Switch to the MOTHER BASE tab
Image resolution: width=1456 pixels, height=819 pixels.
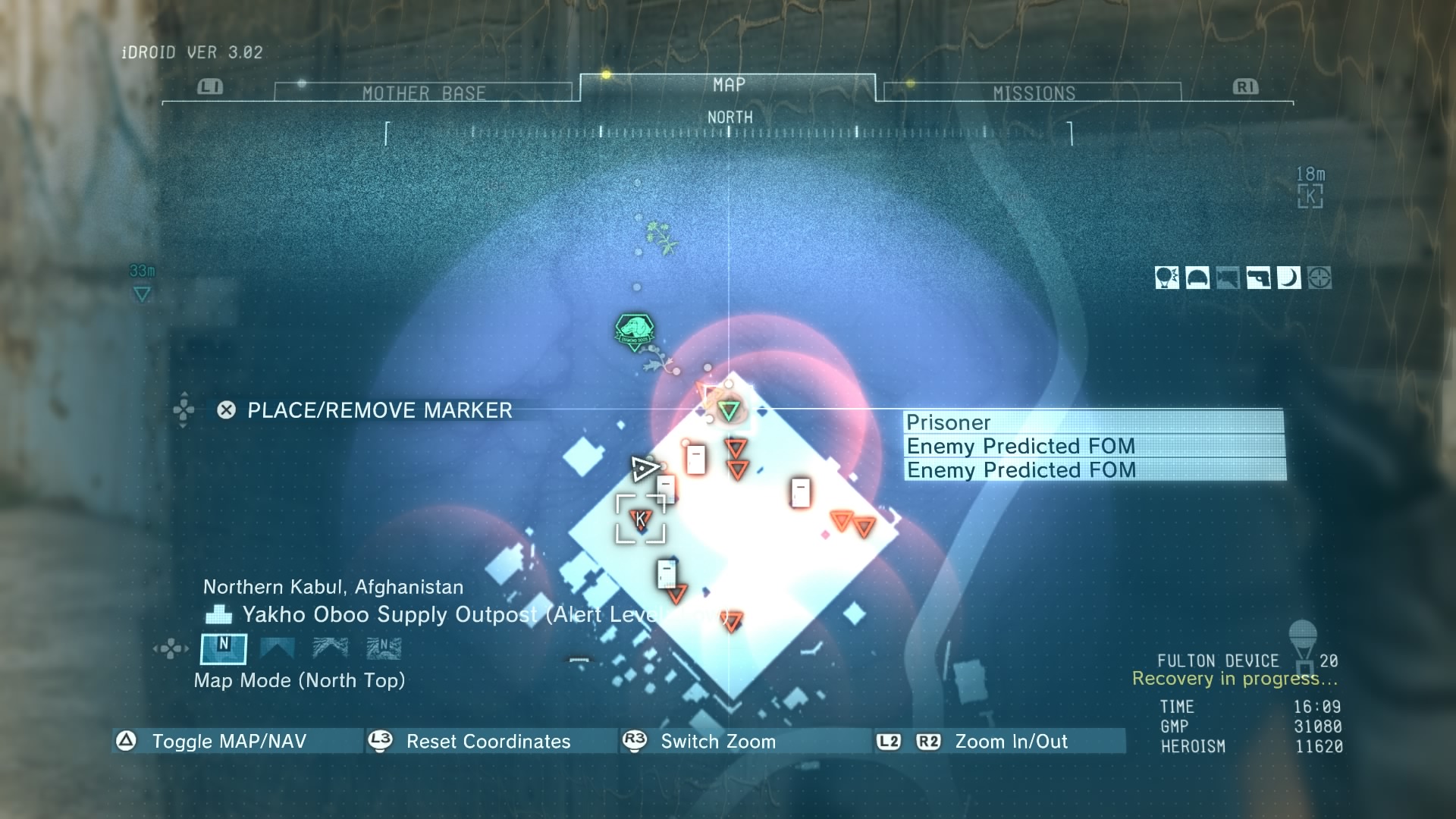point(425,92)
